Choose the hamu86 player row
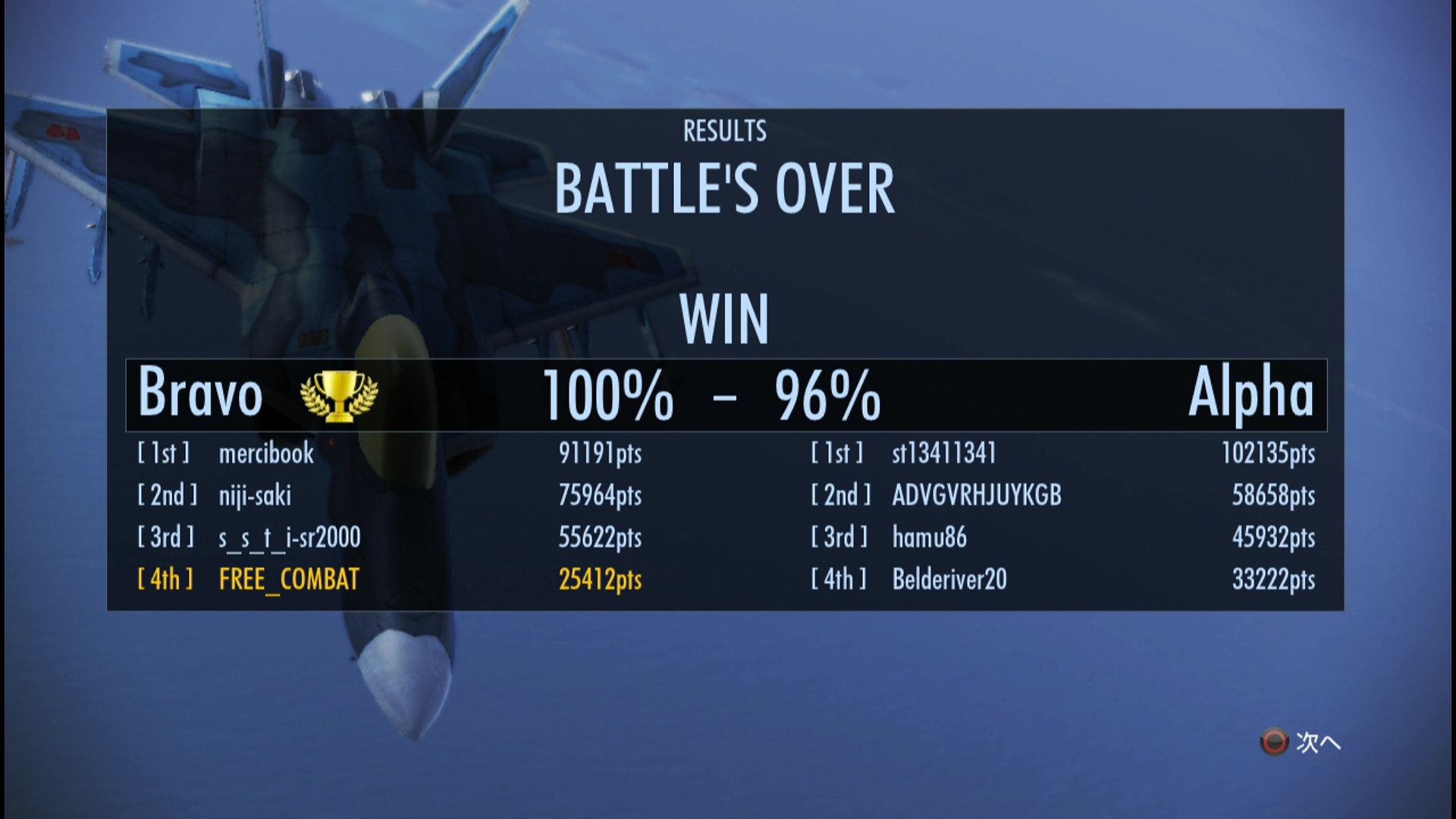Screen dimensions: 1456x819 [929, 538]
